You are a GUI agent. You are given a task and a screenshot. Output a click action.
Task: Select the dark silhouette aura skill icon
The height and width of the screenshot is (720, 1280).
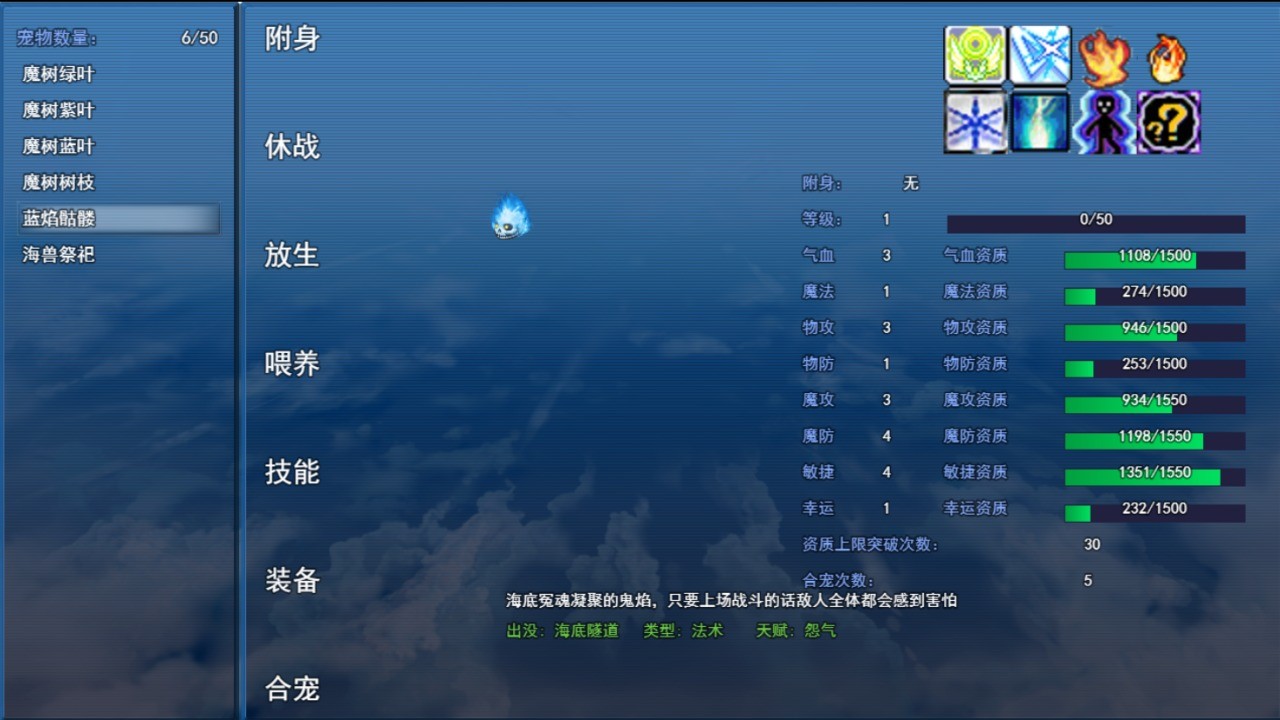coord(1105,122)
